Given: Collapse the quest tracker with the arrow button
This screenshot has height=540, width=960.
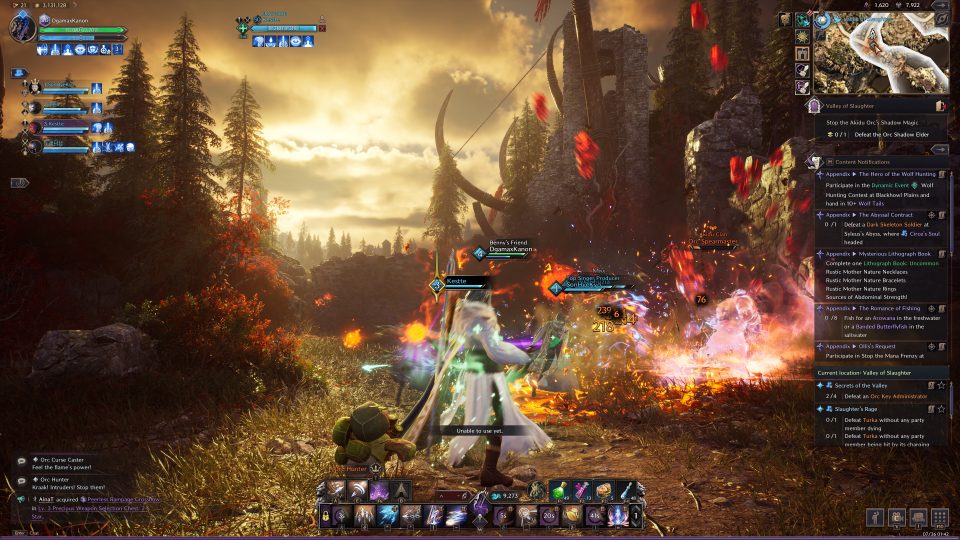Looking at the screenshot, I should [x=939, y=149].
